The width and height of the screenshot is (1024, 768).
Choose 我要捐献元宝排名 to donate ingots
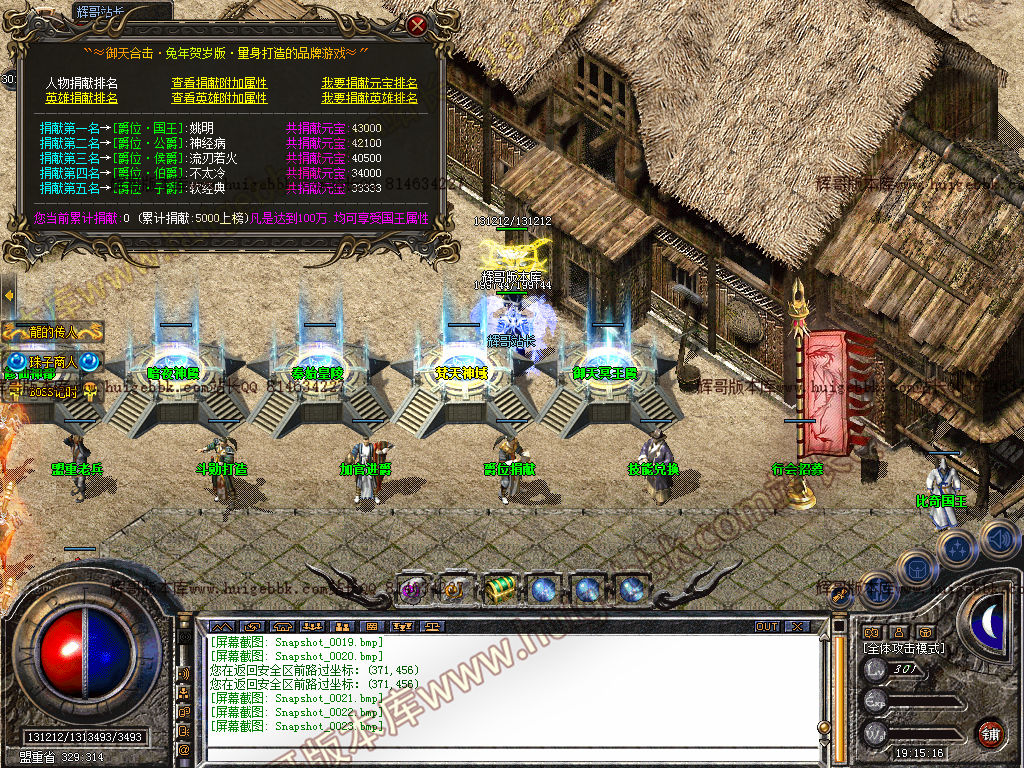tap(369, 83)
